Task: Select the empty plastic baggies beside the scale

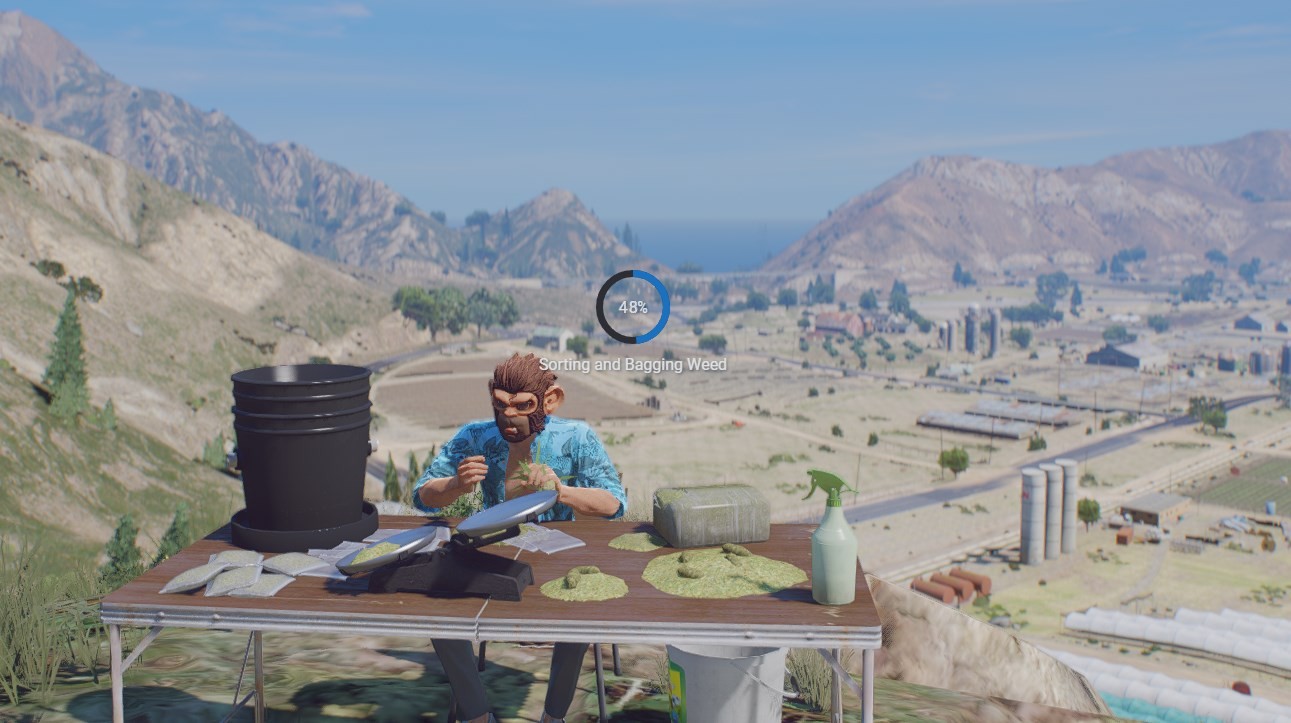Action: (x=545, y=540)
